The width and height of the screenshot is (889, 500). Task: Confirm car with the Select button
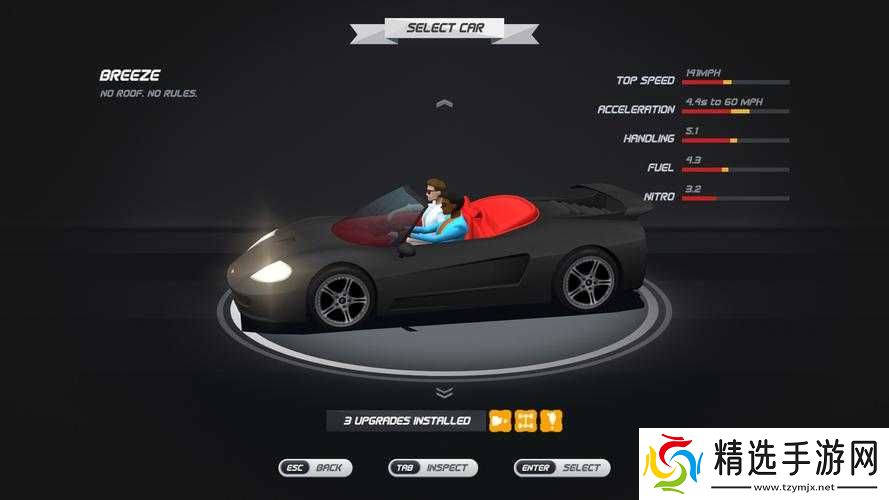[x=562, y=467]
